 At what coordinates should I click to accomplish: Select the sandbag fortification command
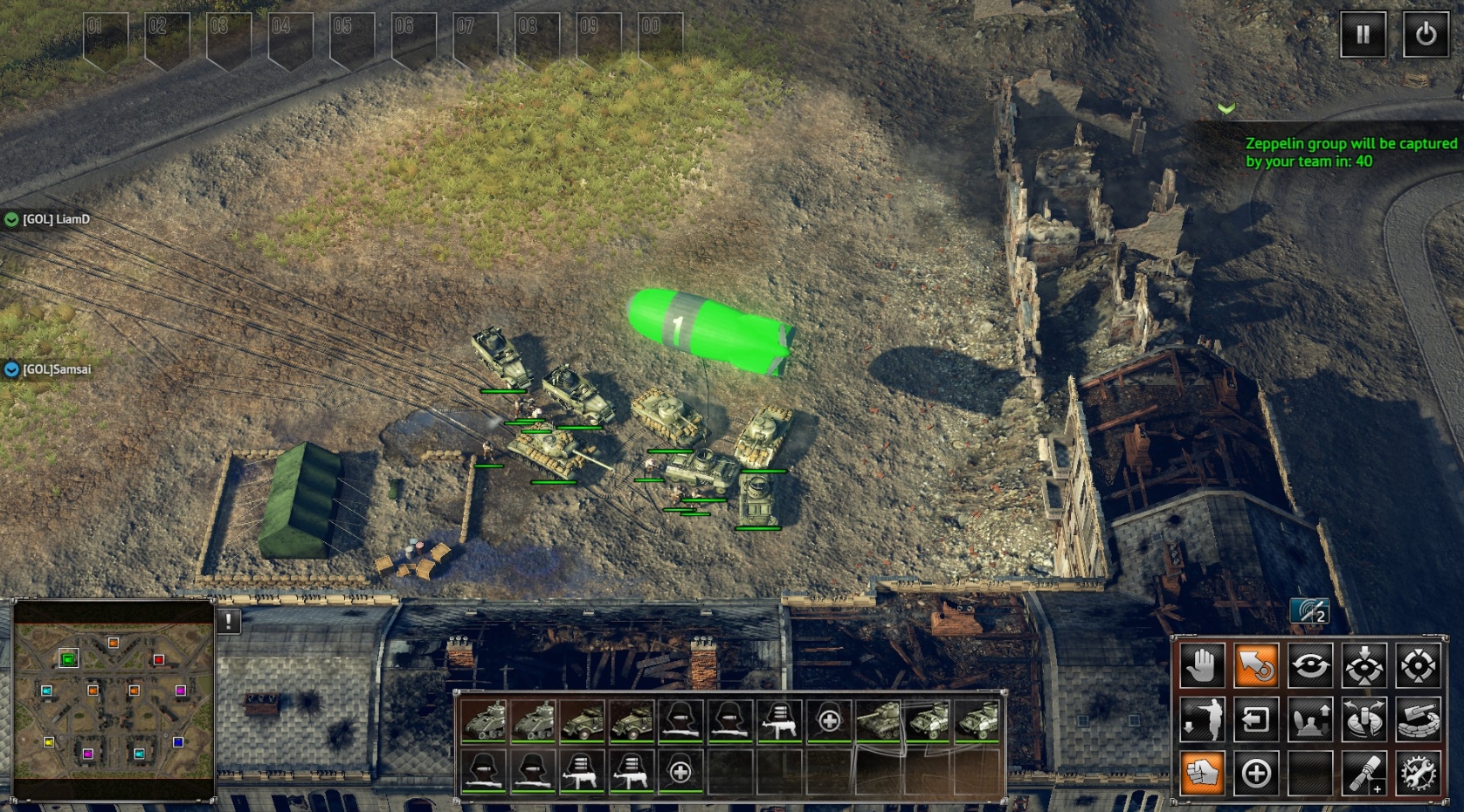1419,719
